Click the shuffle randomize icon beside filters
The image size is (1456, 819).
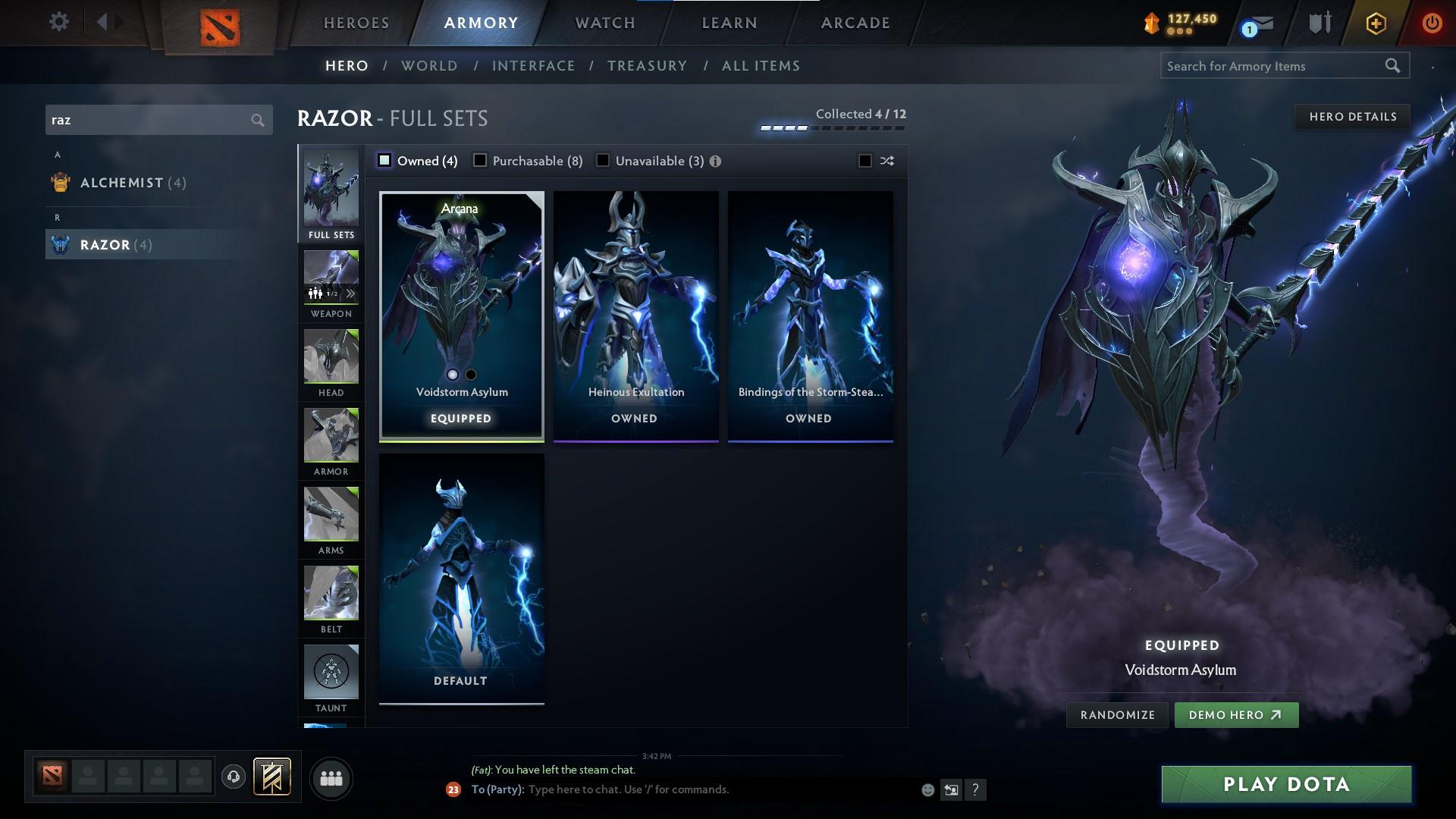(x=886, y=161)
